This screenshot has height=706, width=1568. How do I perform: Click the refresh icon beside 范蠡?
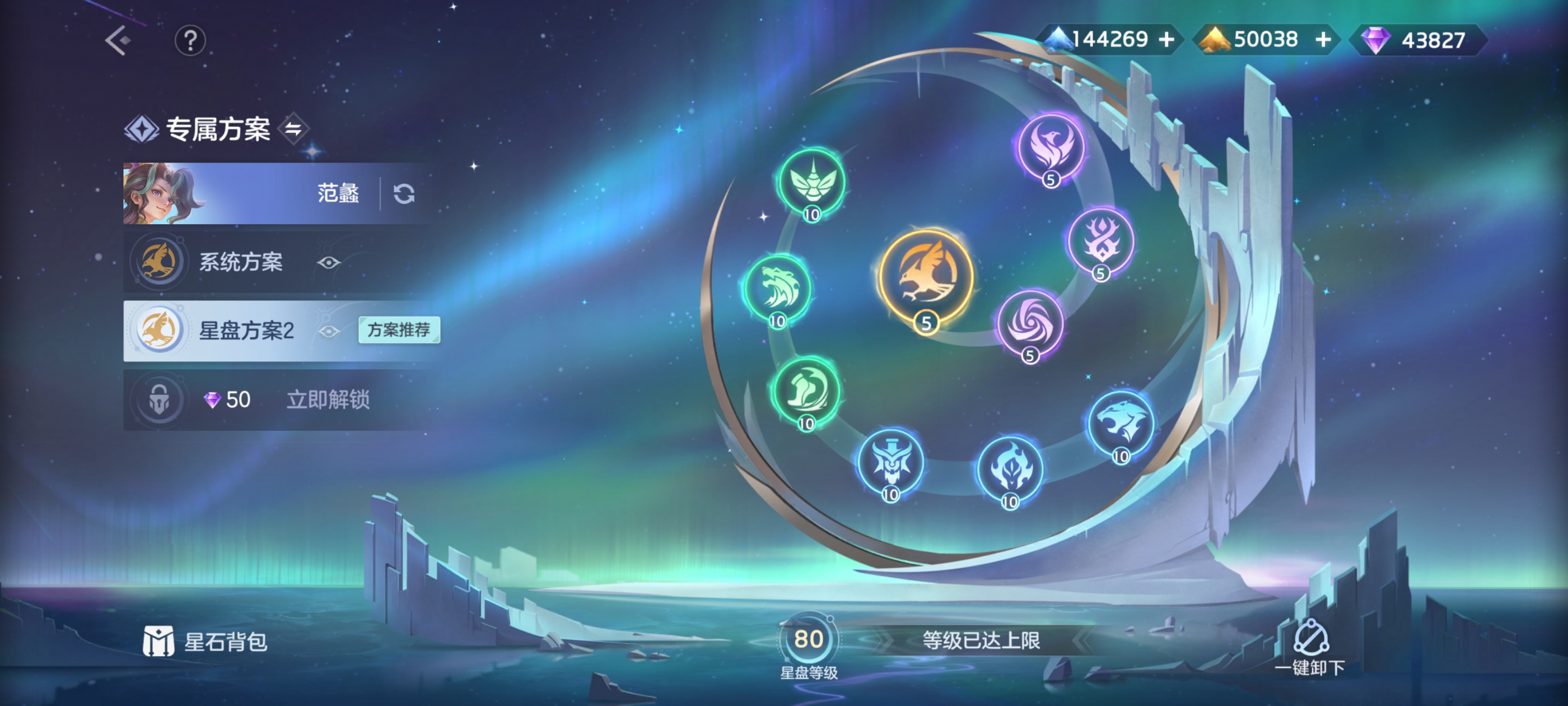[404, 194]
